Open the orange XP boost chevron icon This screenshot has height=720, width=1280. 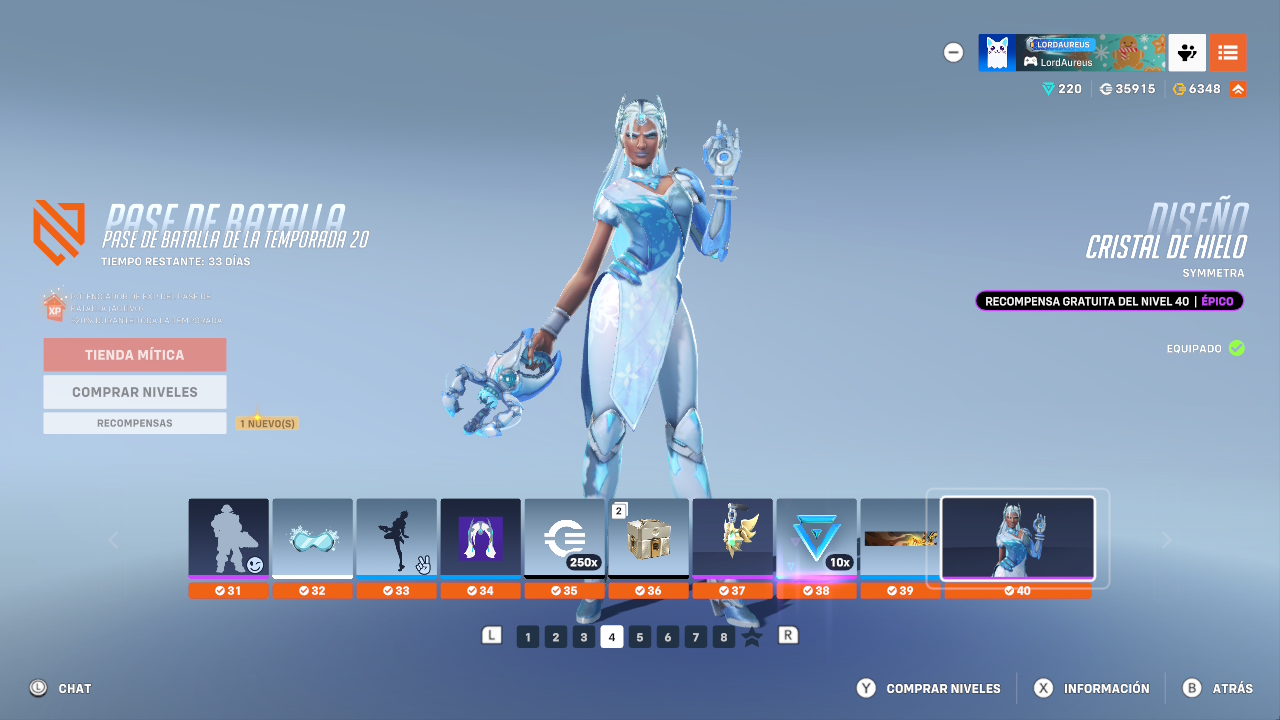tap(1236, 88)
